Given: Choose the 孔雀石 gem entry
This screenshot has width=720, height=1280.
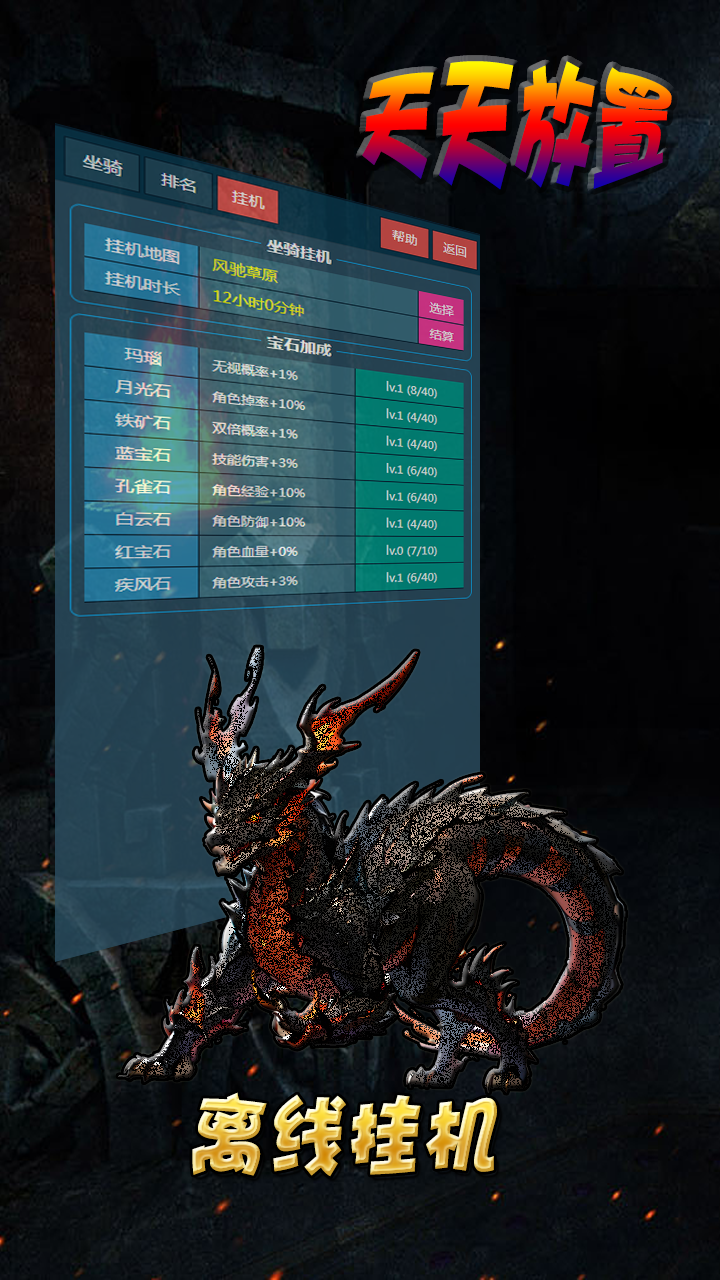Looking at the screenshot, I should pyautogui.click(x=142, y=487).
